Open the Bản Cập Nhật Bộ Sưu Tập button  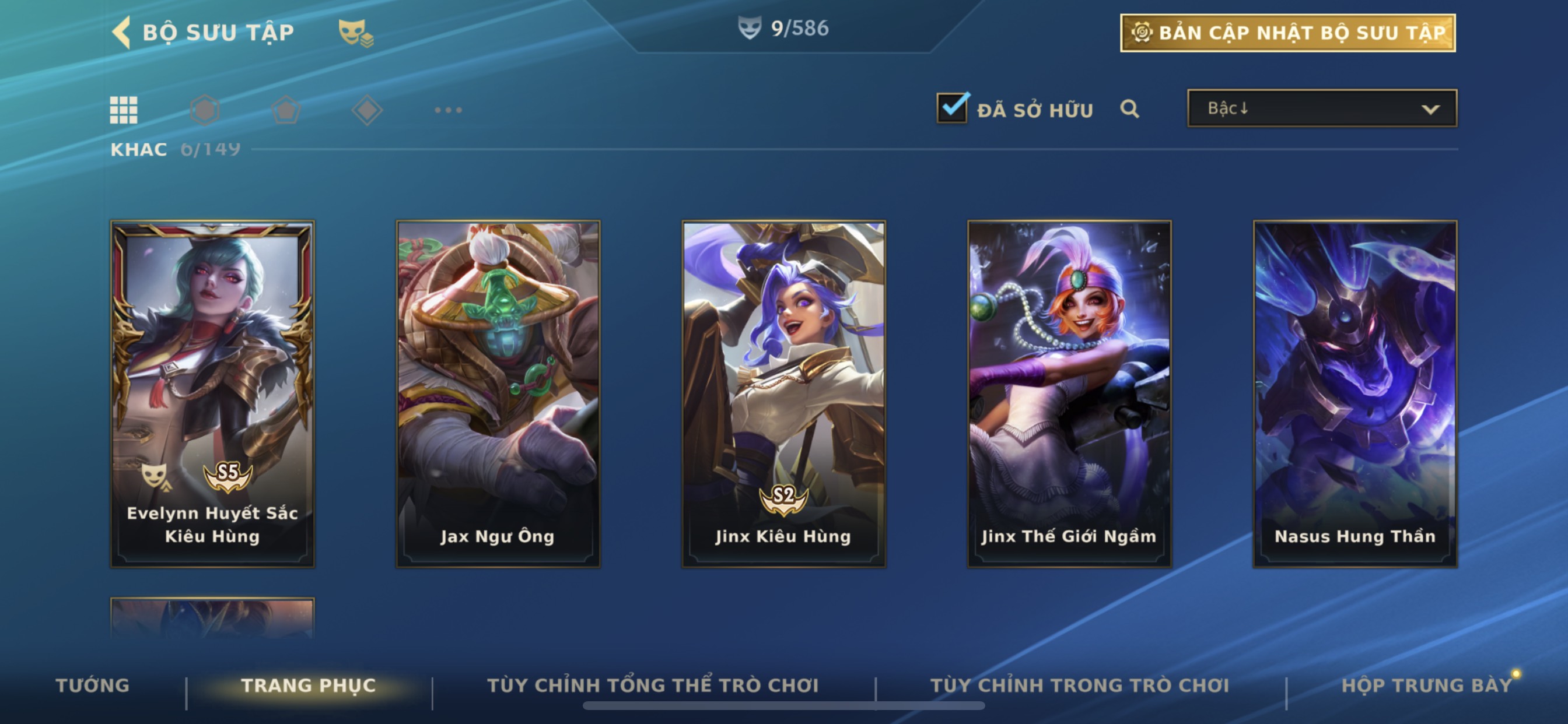pyautogui.click(x=1287, y=33)
